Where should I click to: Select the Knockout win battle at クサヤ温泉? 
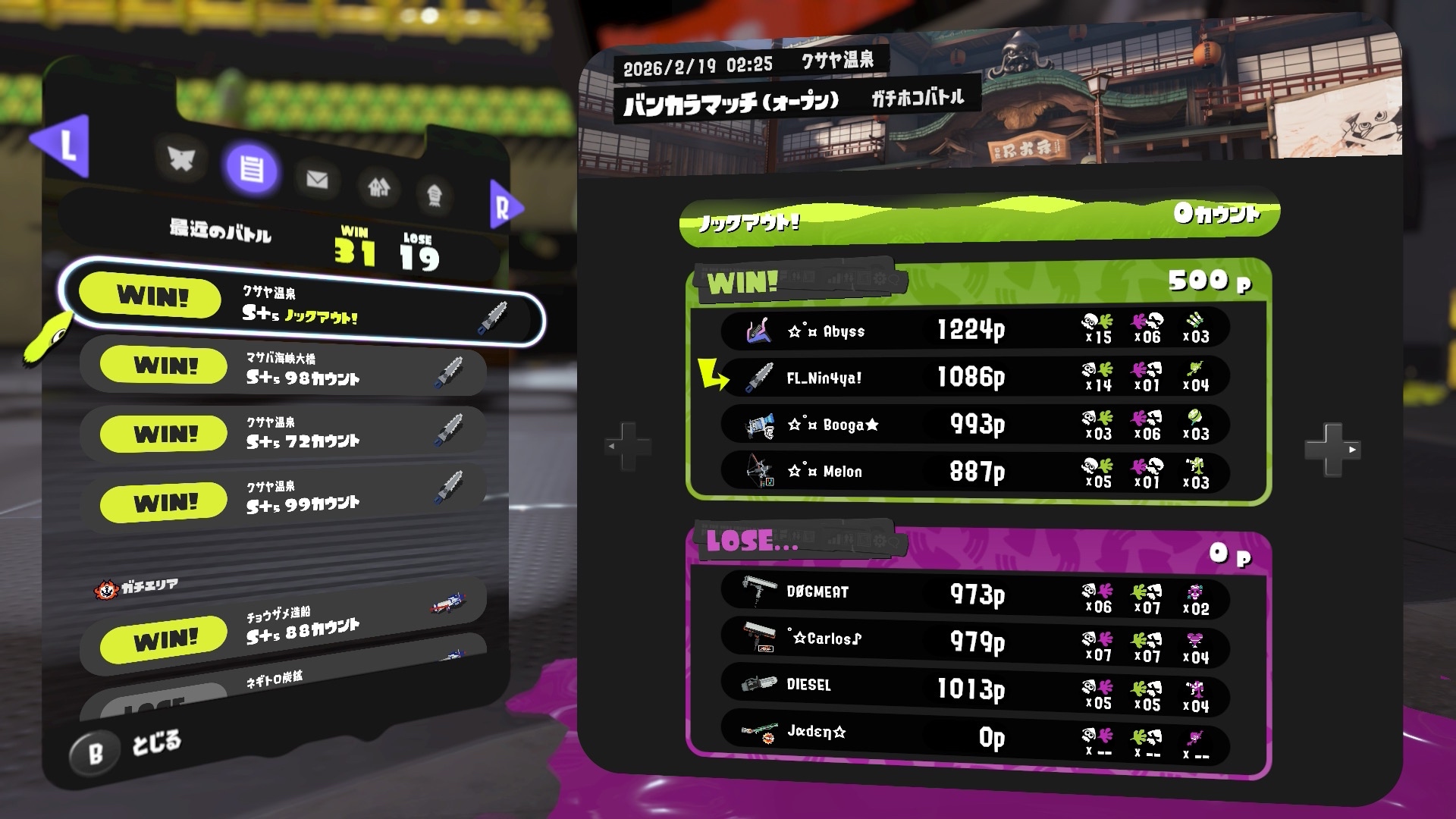click(303, 303)
